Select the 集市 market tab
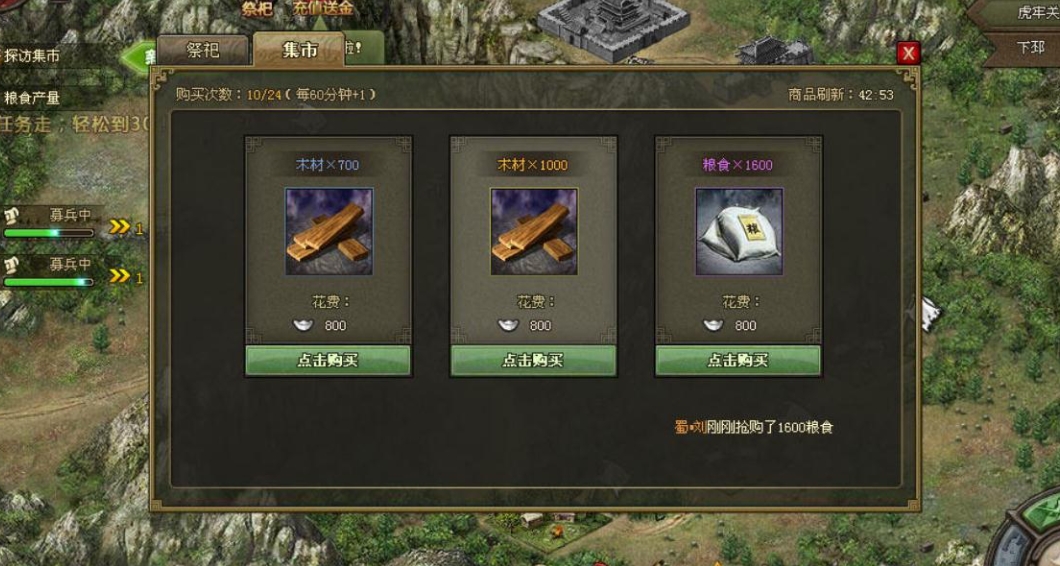Viewport: 1060px width, 566px height. tap(299, 49)
